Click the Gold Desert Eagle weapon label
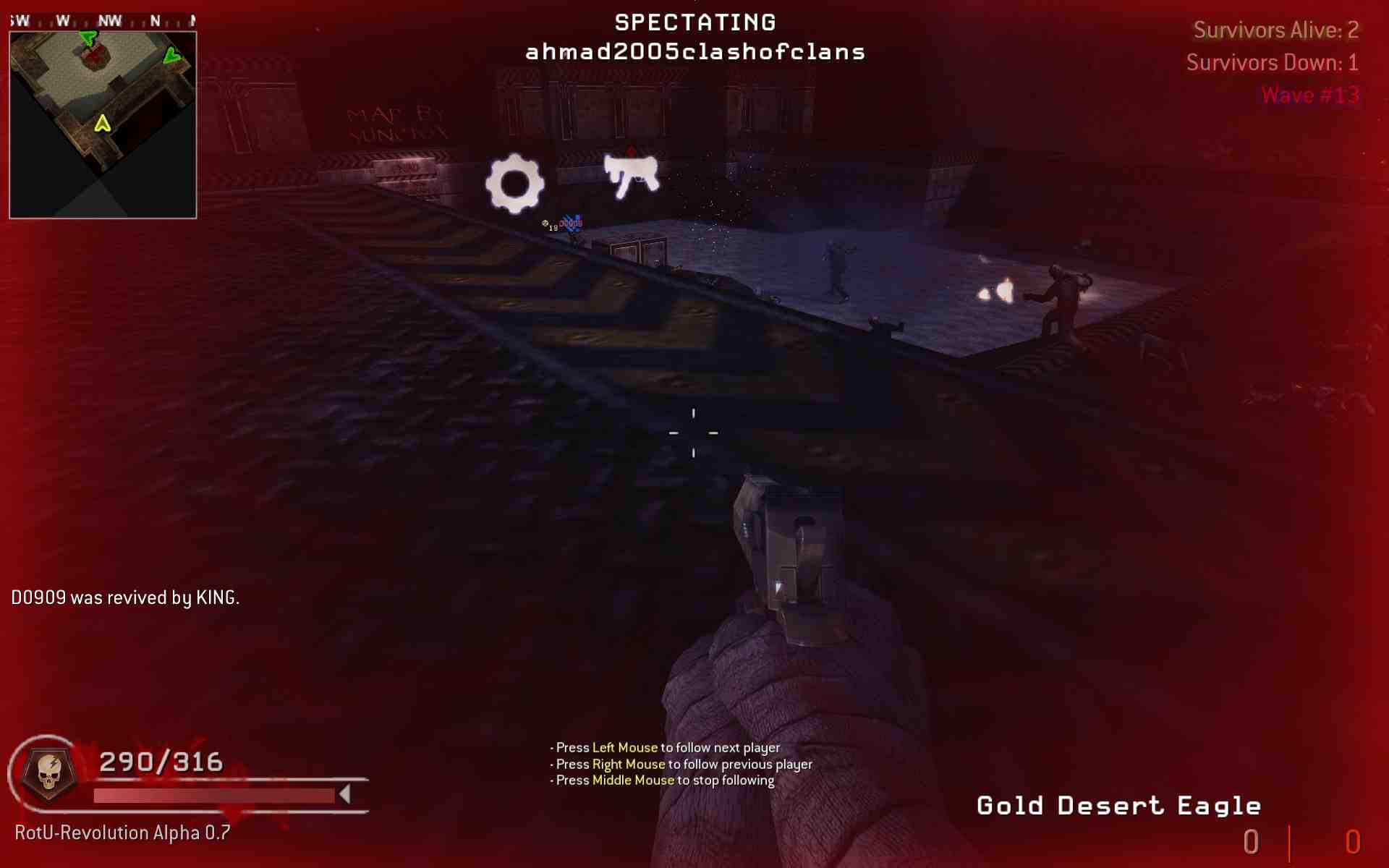 [x=1118, y=804]
